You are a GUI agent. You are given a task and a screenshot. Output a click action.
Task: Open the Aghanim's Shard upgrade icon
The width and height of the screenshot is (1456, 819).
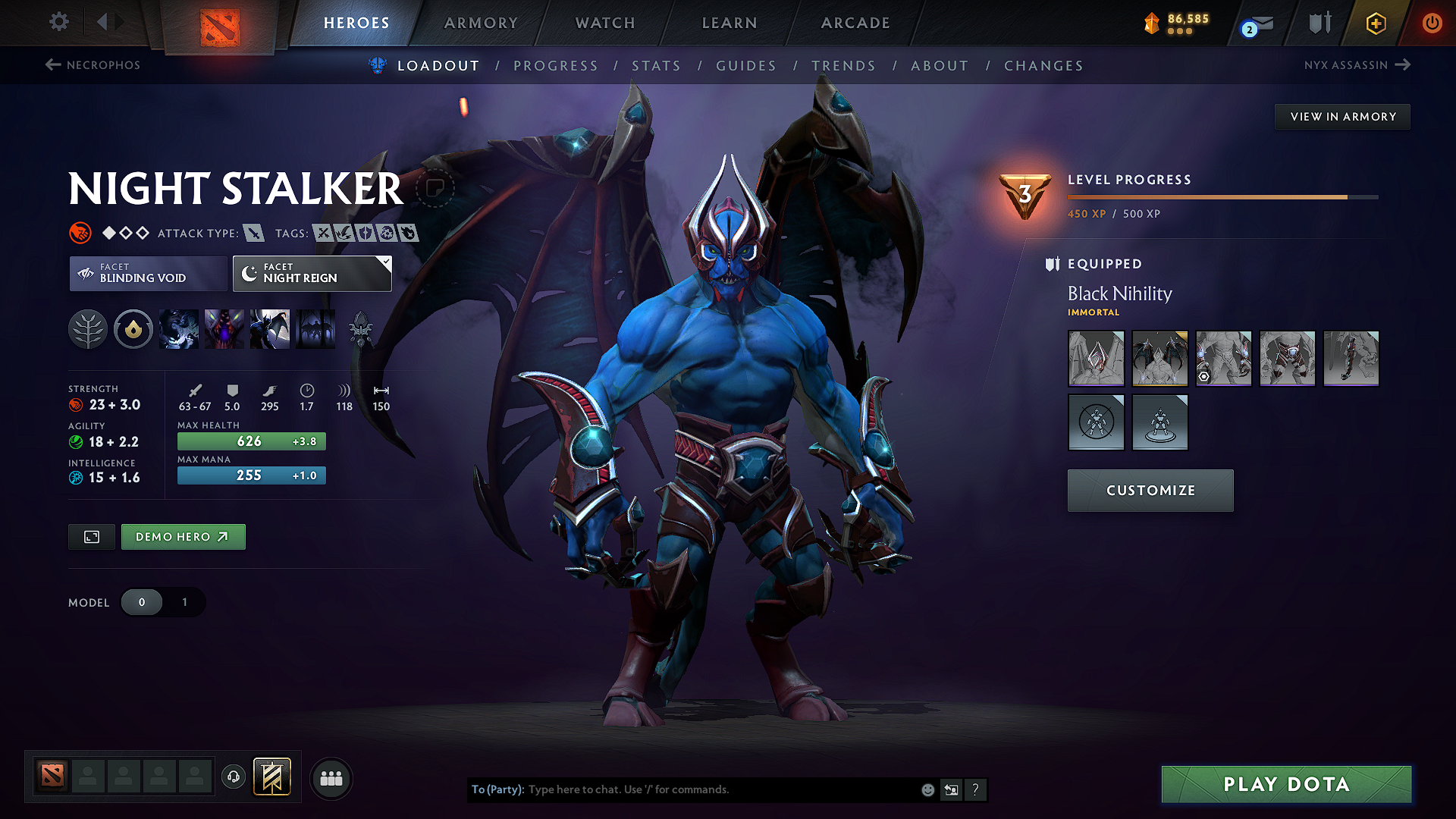pyautogui.click(x=362, y=329)
